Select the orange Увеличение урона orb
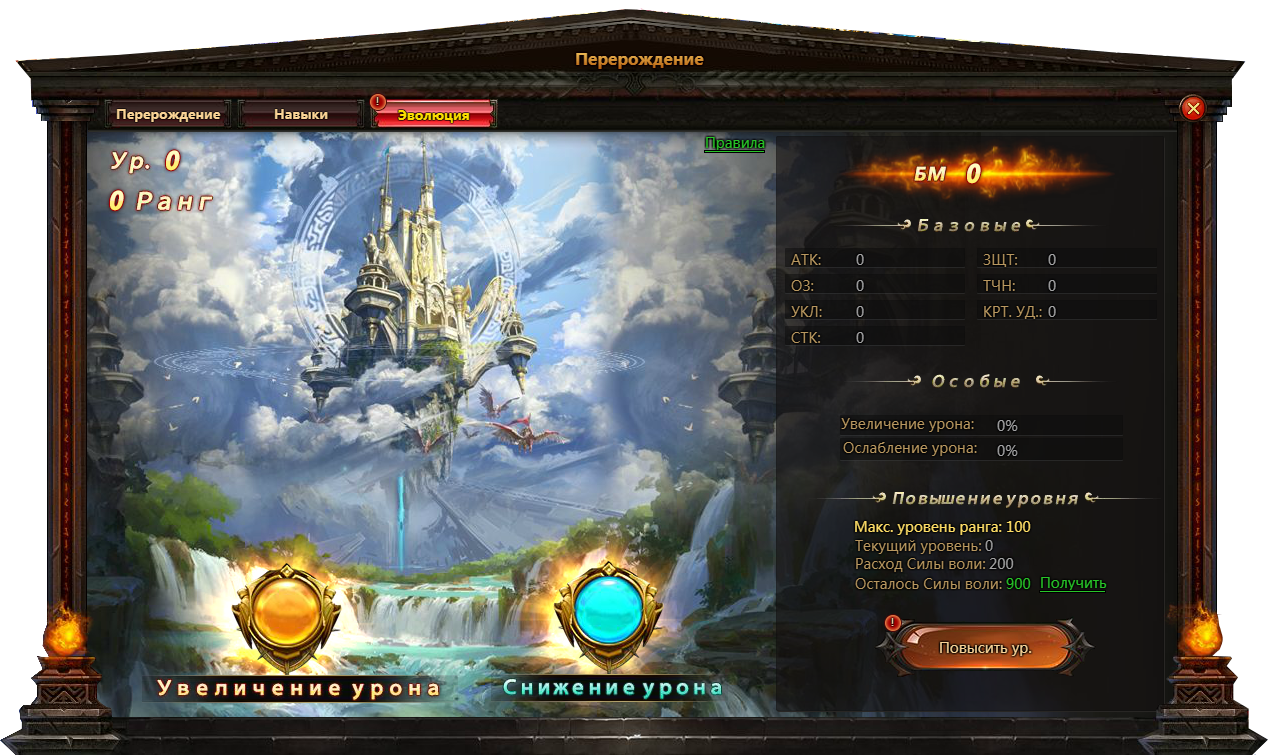The image size is (1270, 755). [x=282, y=614]
